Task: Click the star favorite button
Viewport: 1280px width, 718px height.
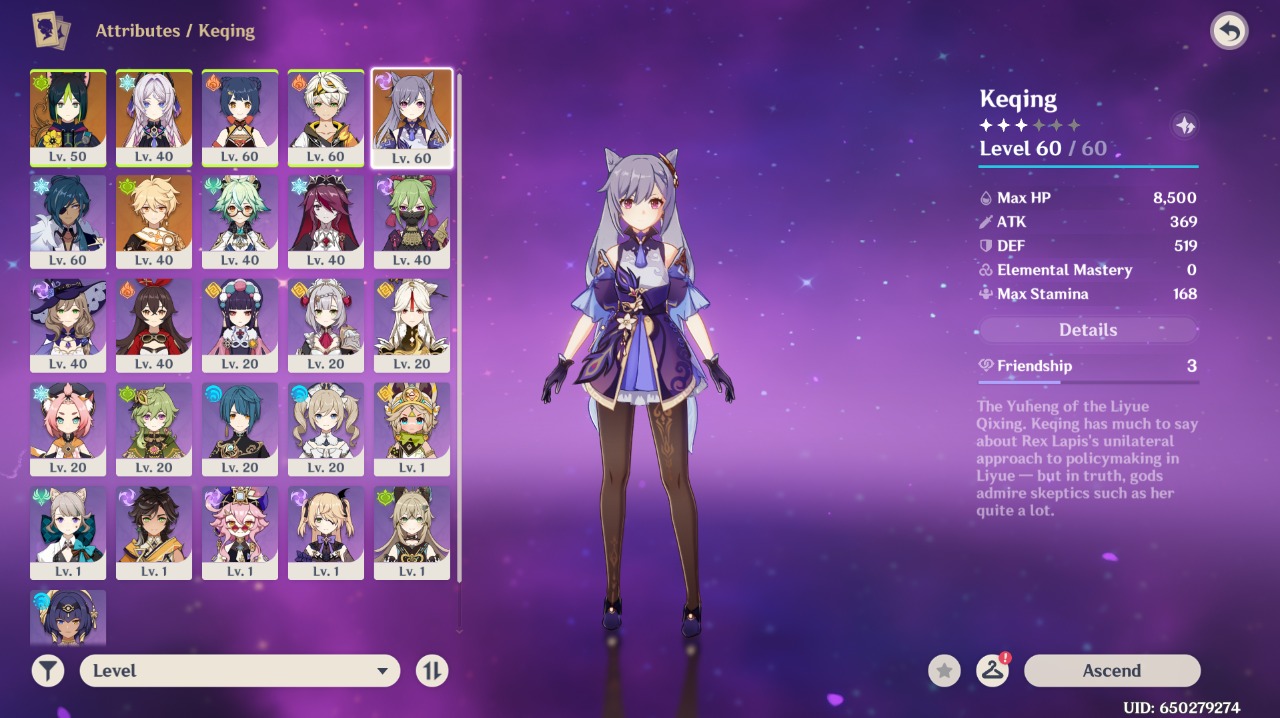Action: coord(944,671)
